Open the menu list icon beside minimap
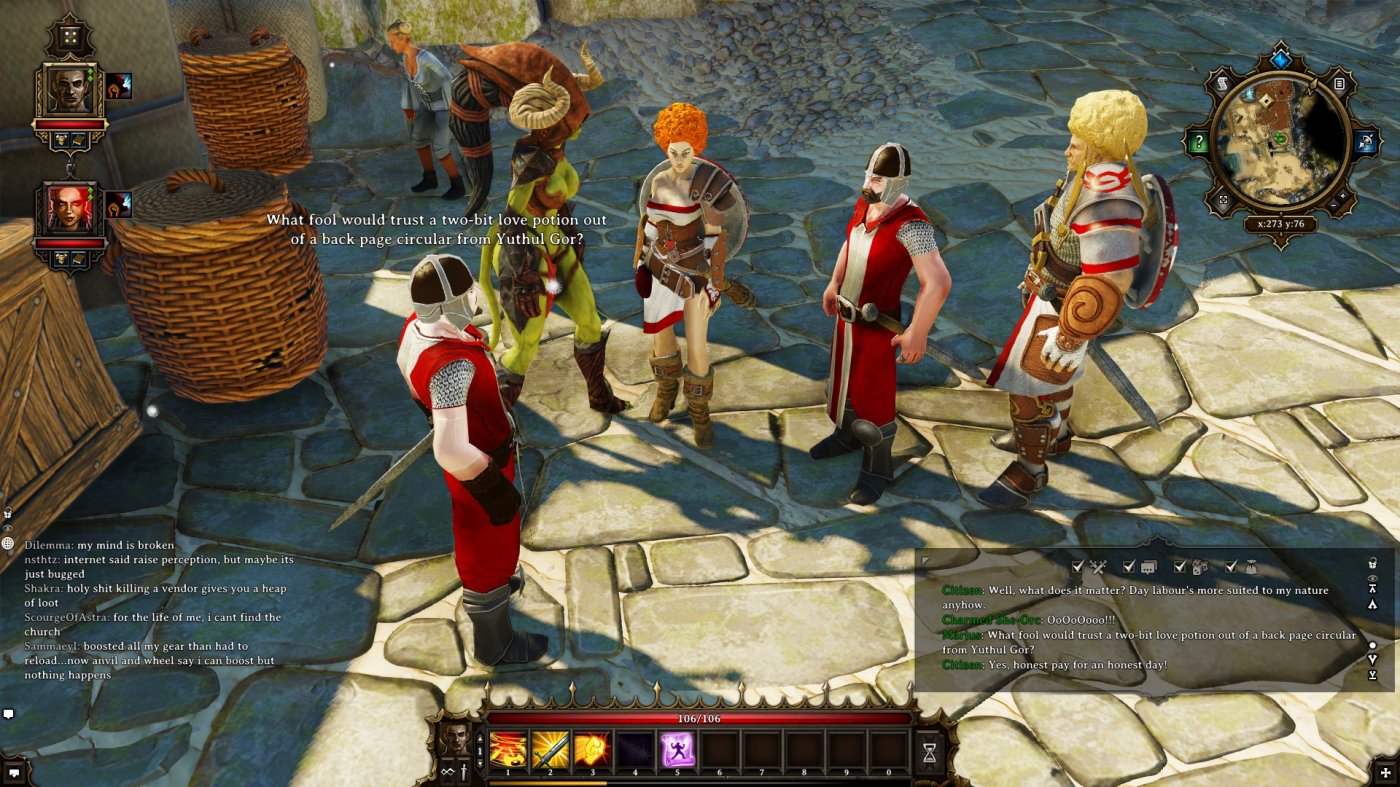Image resolution: width=1400 pixels, height=787 pixels. [x=1339, y=85]
